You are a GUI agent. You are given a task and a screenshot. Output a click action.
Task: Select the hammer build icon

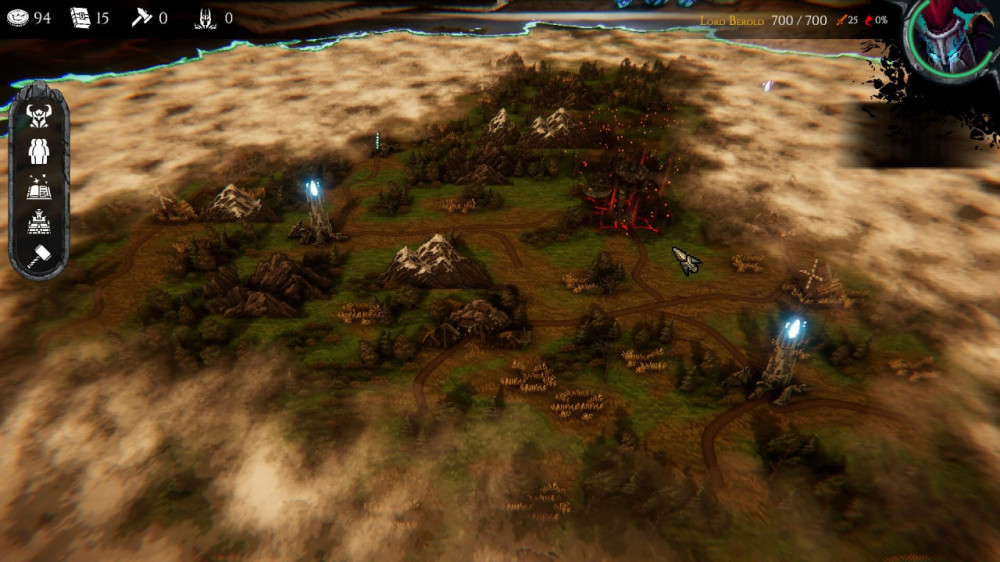click(39, 256)
